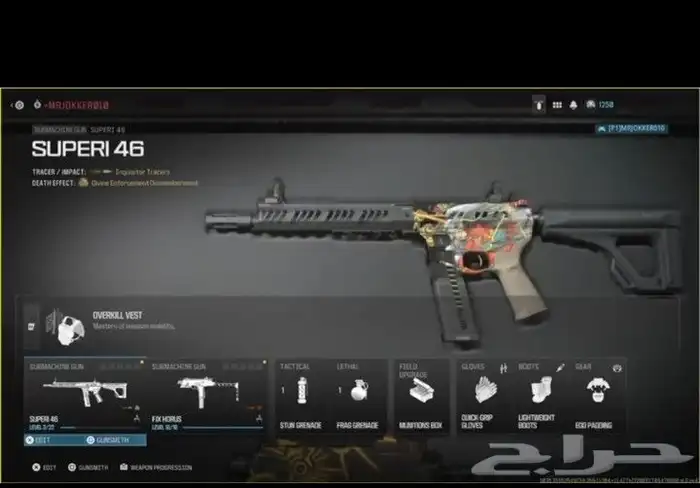Open the notifications bell icon
The width and height of the screenshot is (700, 488).
[x=574, y=104]
